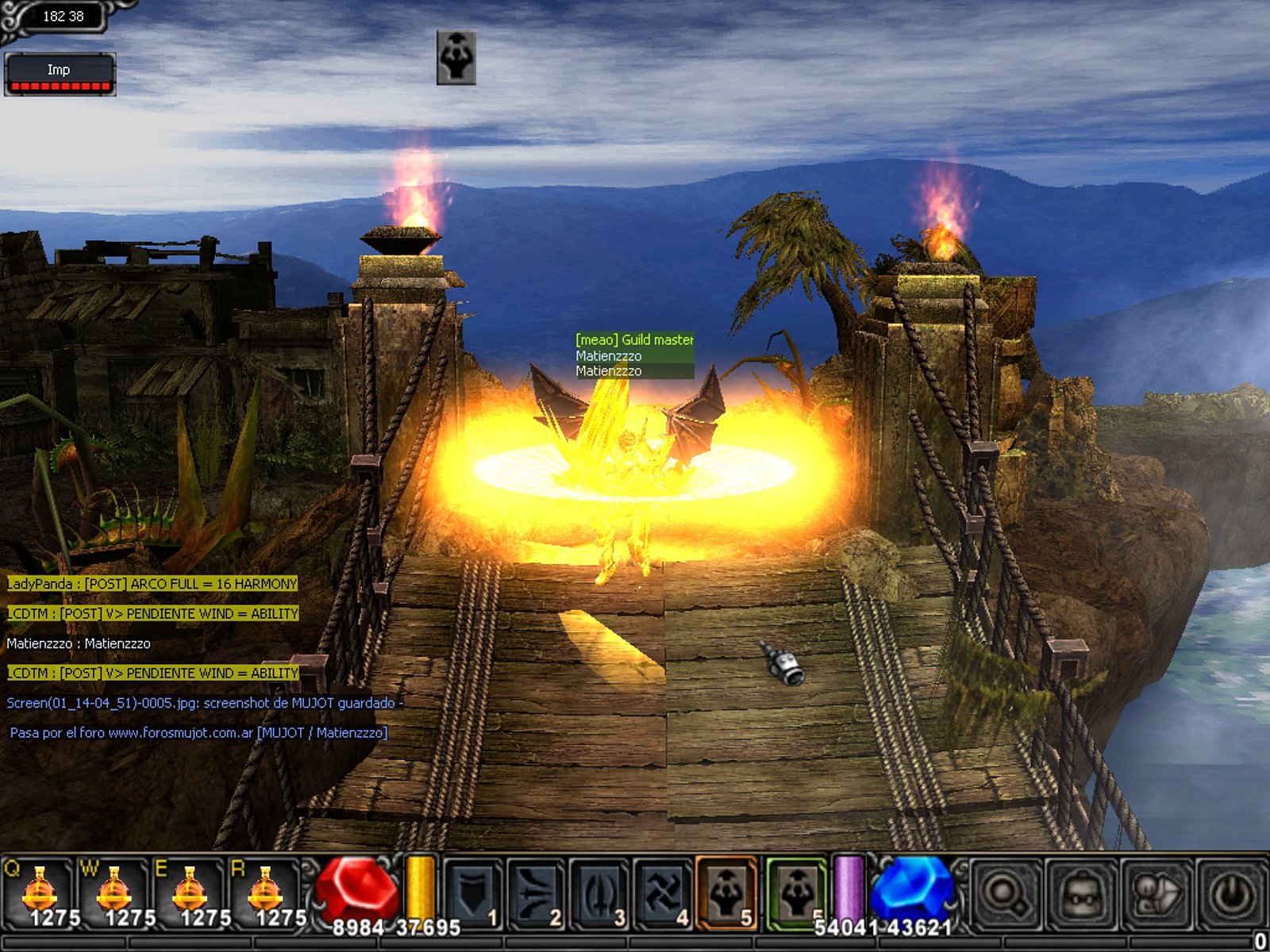The height and width of the screenshot is (952, 1270).
Task: Click the active buff icon under the sky
Action: click(456, 58)
